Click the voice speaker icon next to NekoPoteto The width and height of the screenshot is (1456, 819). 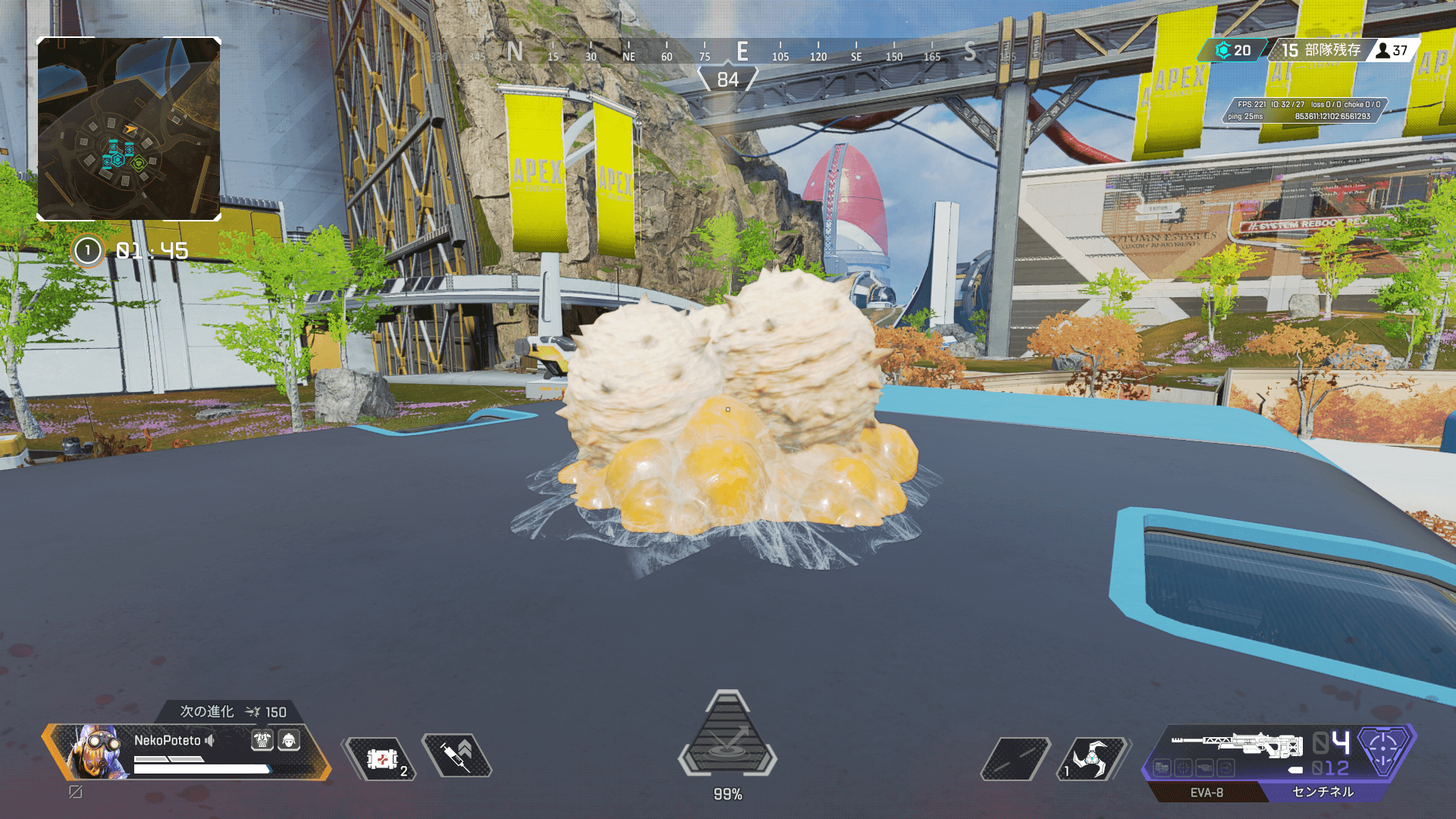210,740
